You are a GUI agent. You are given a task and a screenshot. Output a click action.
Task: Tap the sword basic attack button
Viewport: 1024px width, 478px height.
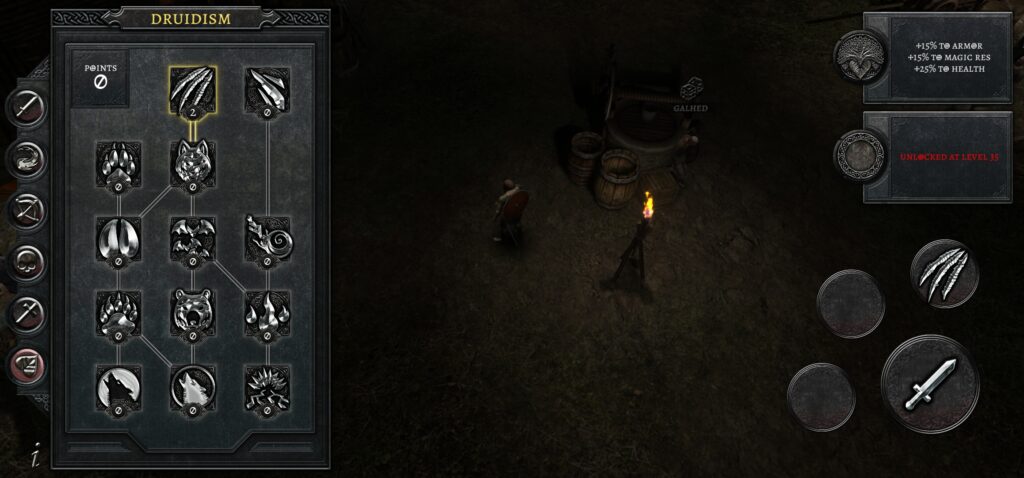tap(930, 384)
